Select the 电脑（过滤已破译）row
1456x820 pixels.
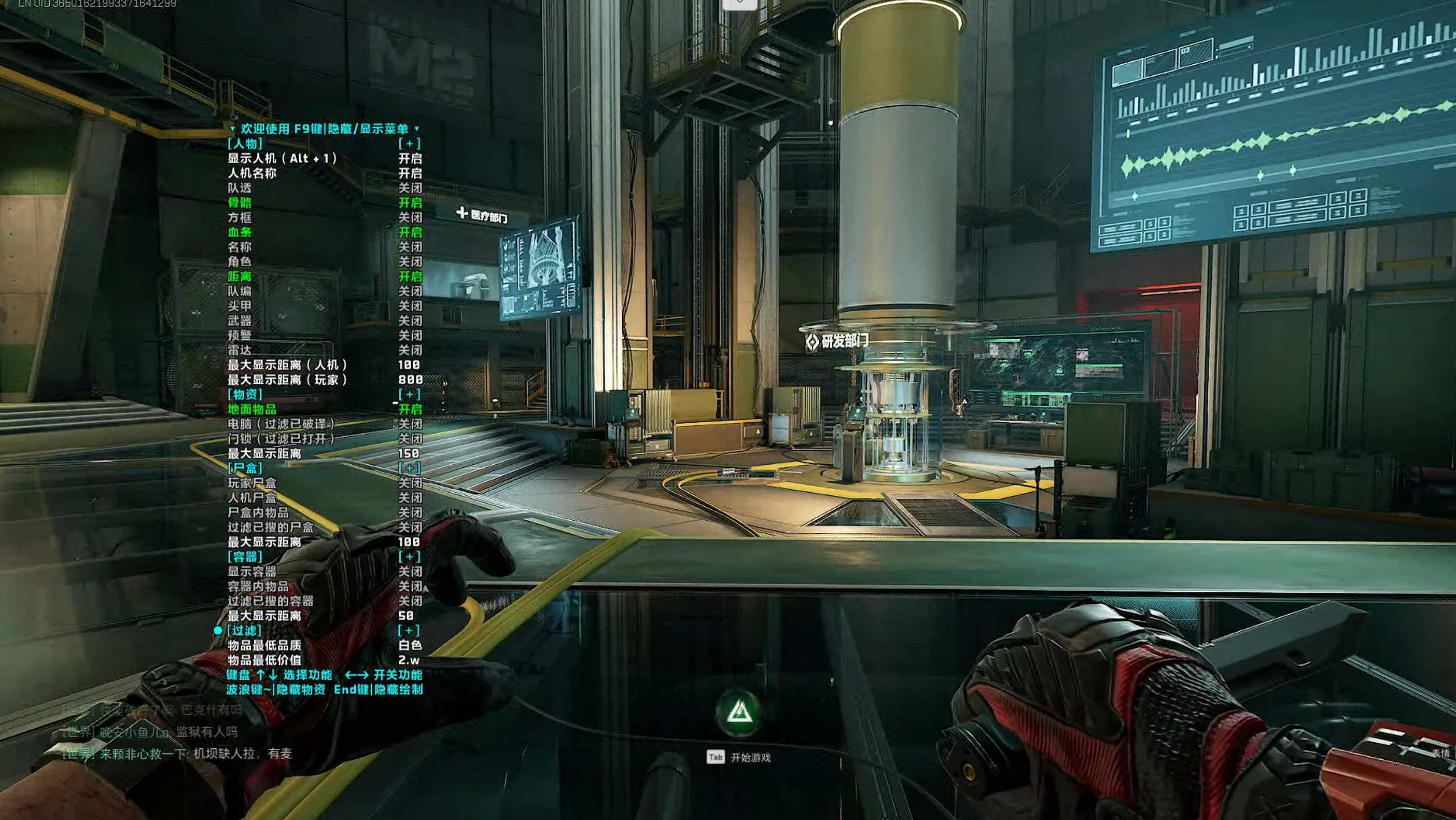pyautogui.click(x=281, y=424)
